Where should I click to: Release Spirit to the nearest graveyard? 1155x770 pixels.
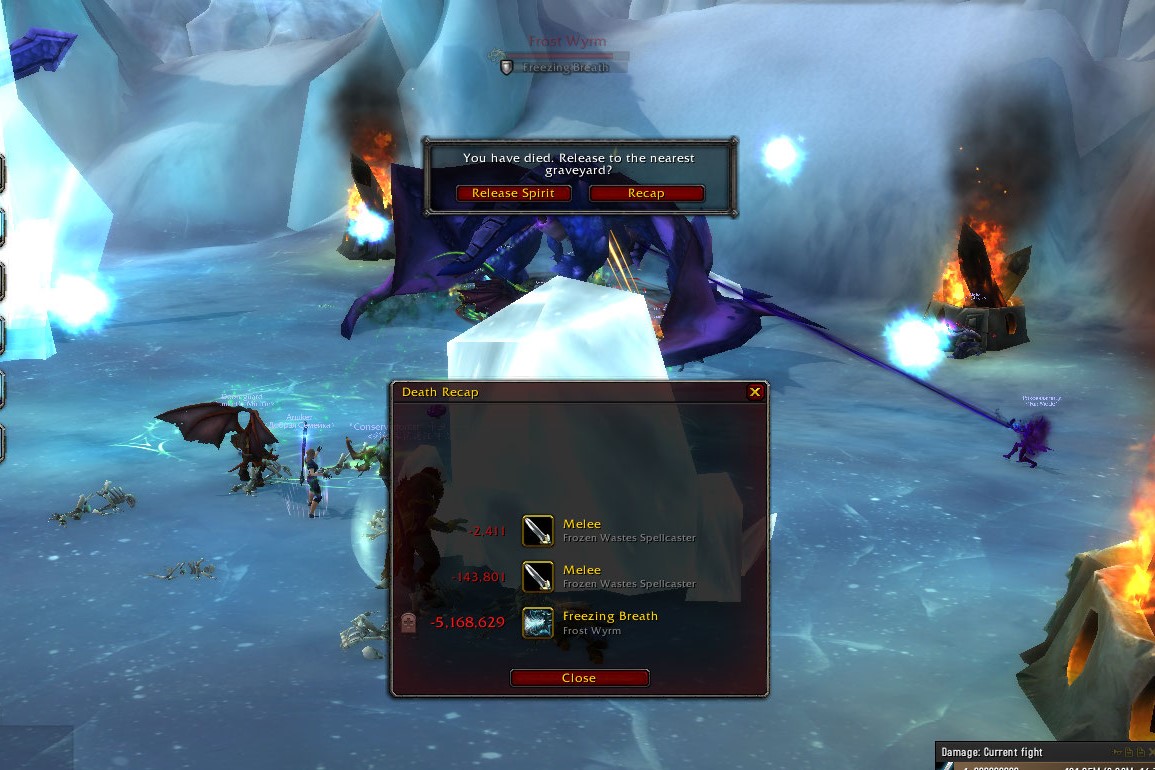(513, 193)
